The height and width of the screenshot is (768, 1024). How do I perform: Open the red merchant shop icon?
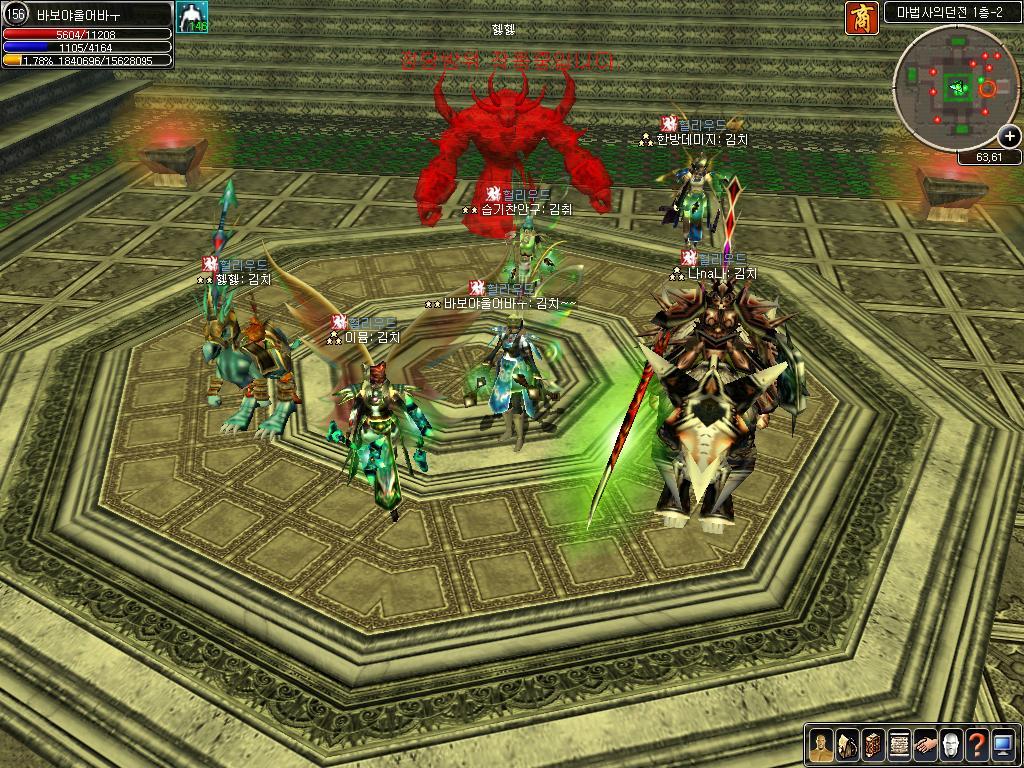(862, 18)
